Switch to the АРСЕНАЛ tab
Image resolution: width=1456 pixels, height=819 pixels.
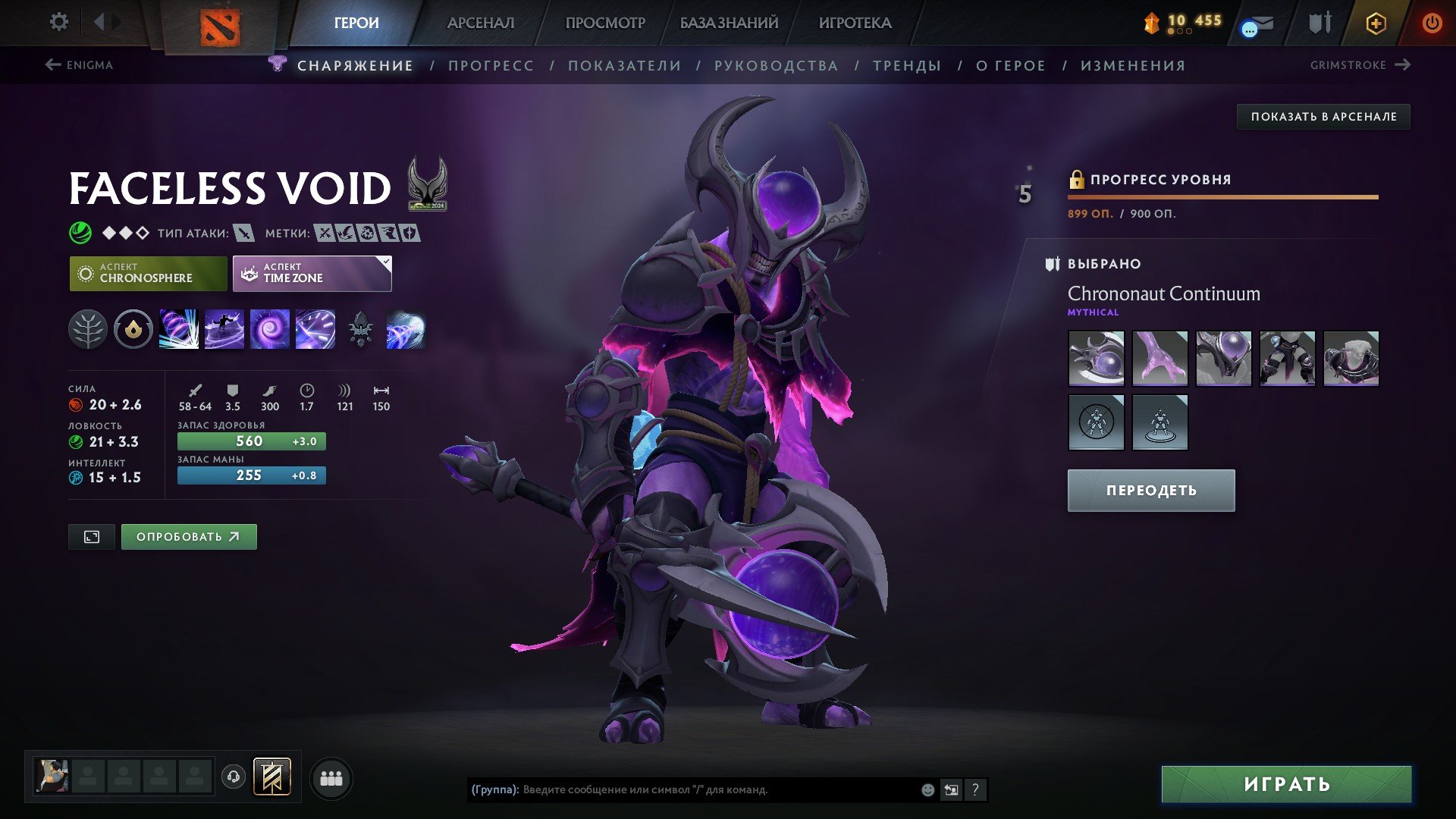pos(482,23)
